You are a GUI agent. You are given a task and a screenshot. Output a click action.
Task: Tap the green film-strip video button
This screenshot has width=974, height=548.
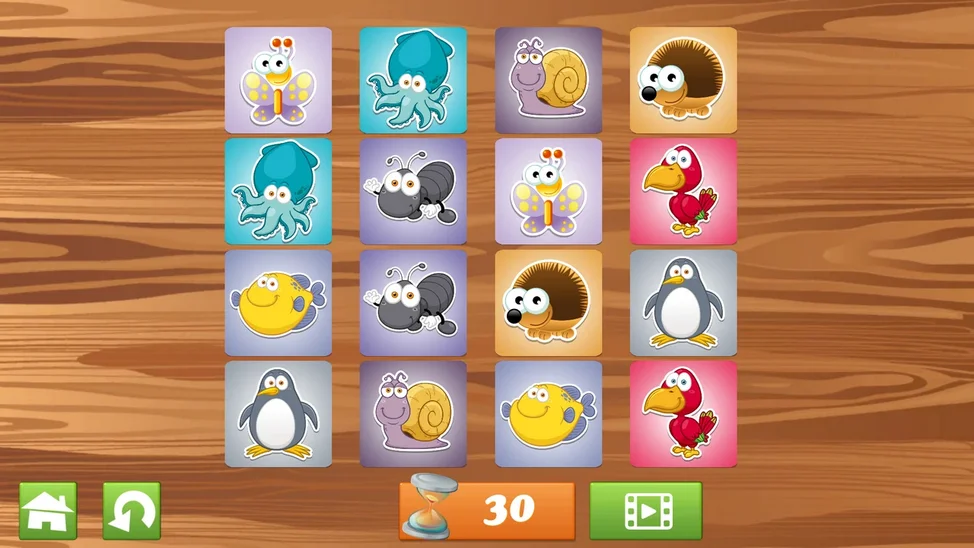click(645, 511)
